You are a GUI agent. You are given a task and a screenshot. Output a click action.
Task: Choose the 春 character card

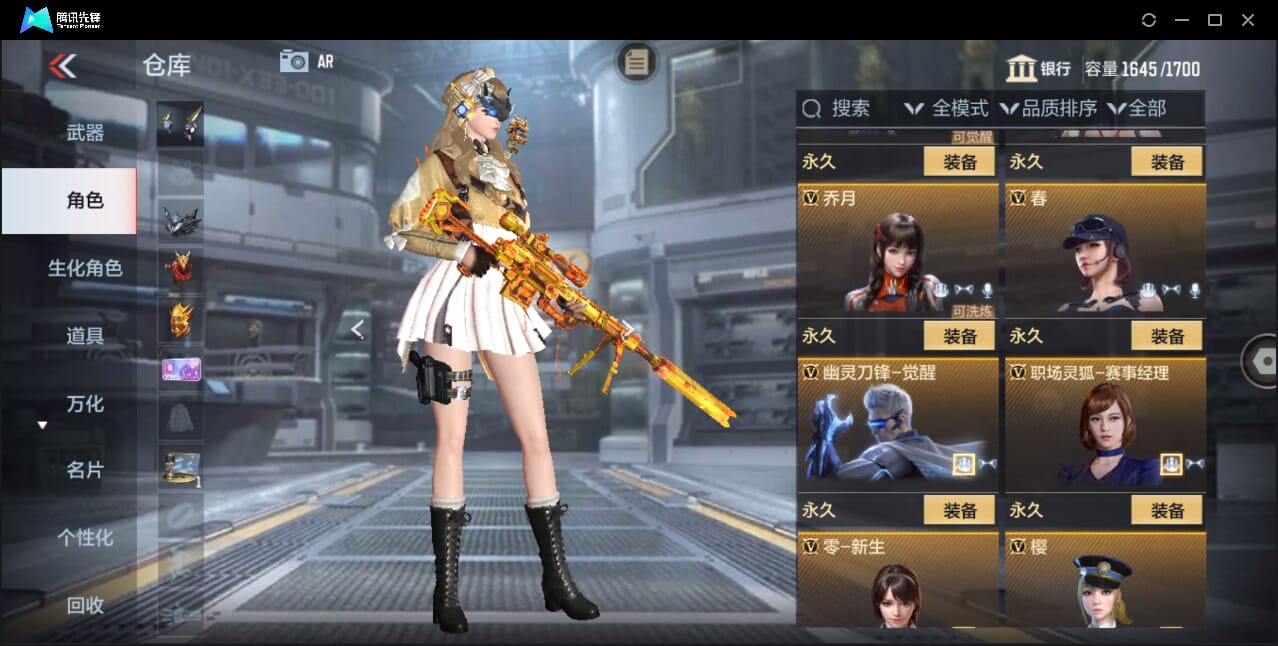[x=1105, y=250]
